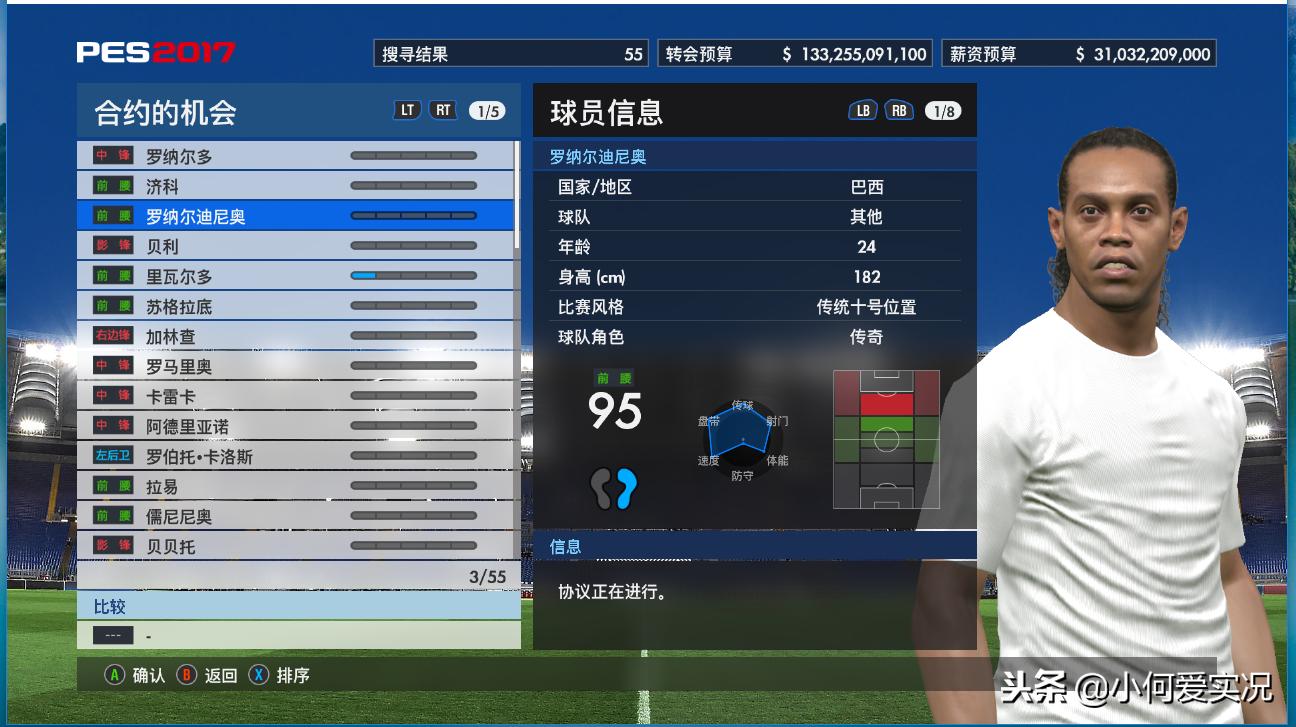Click the pitch position map thumbnail

[x=885, y=438]
